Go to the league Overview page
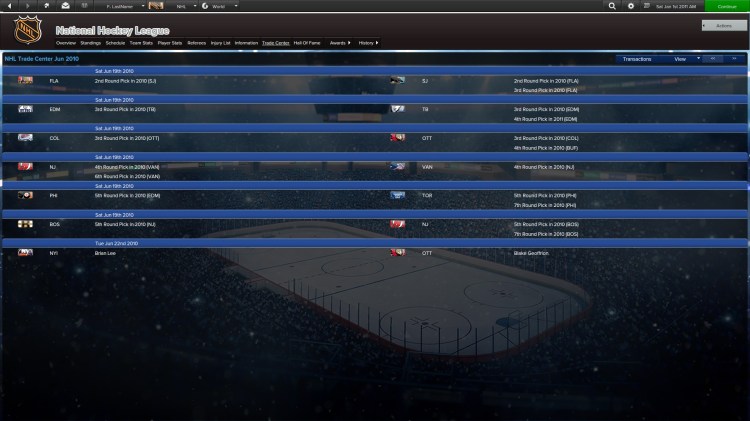 [x=66, y=44]
